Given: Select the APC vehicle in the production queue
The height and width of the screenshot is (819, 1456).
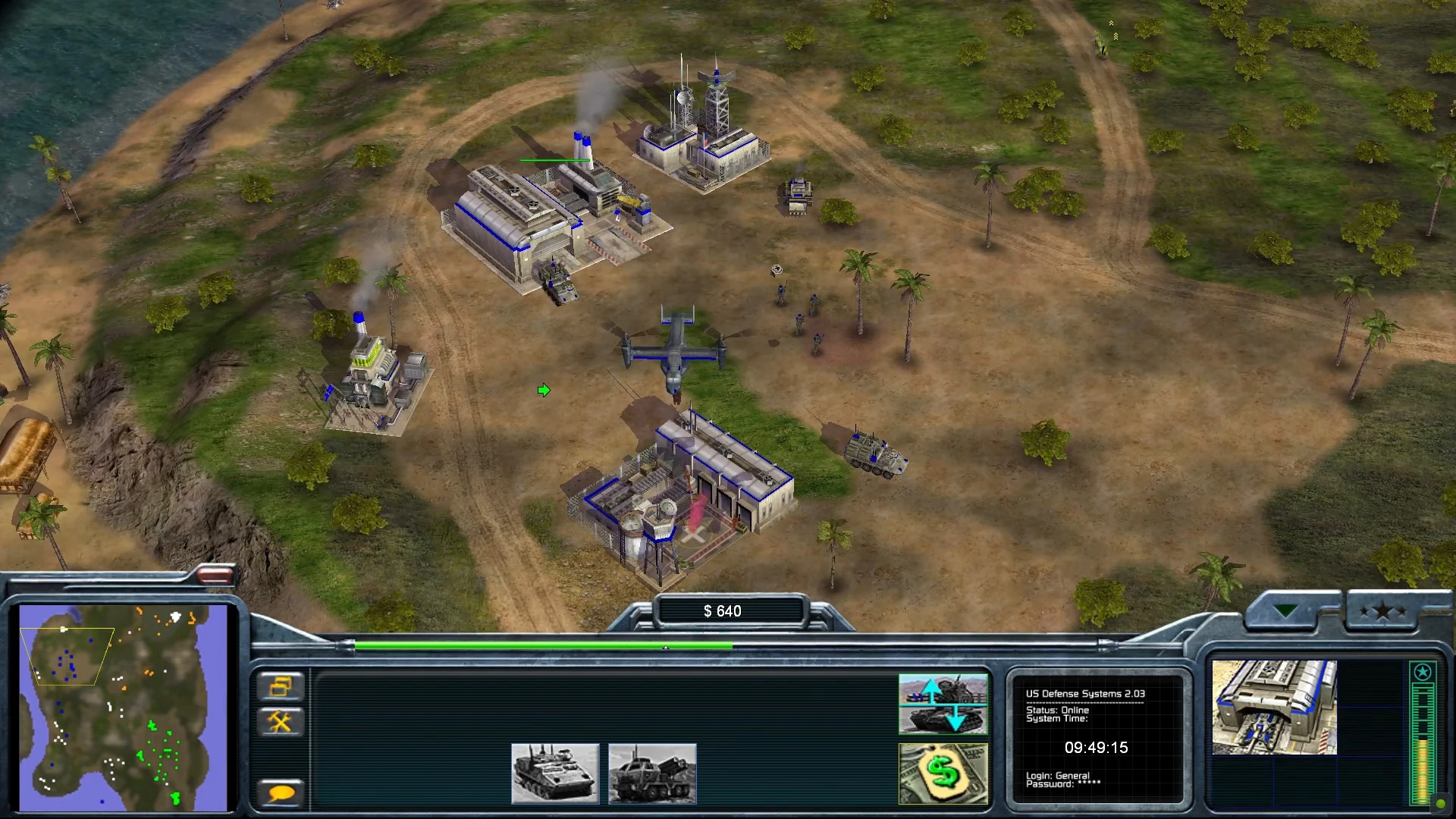Looking at the screenshot, I should 556,773.
